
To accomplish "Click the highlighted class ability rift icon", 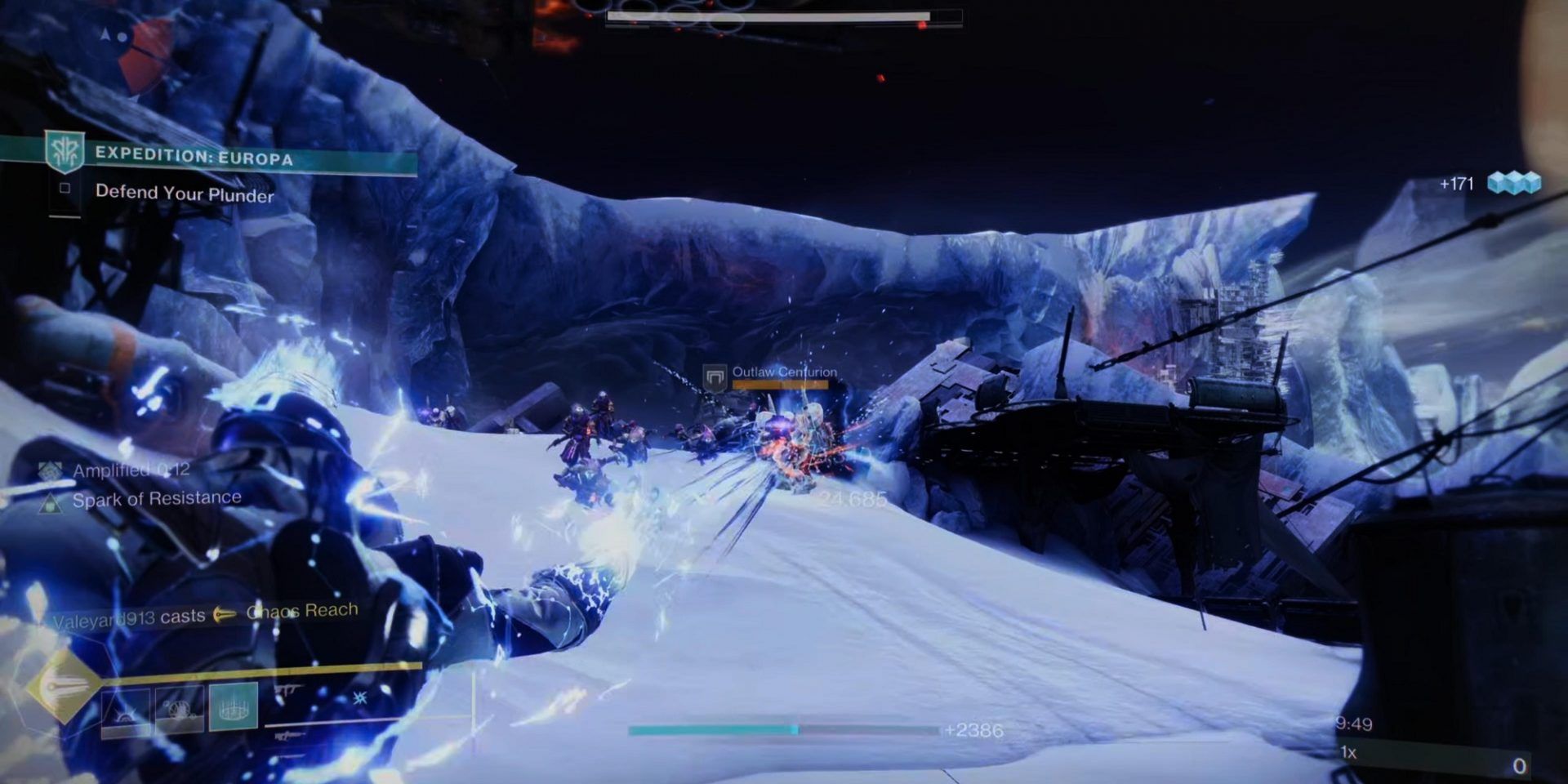I will 232,707.
